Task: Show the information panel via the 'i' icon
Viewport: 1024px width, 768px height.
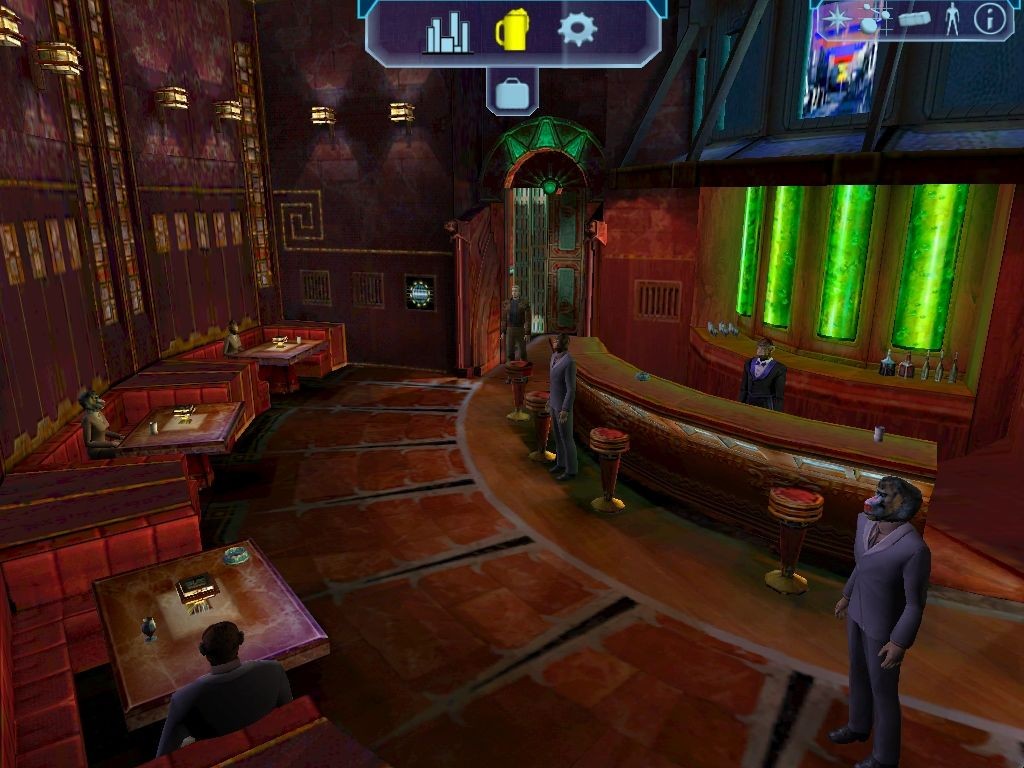Action: [x=989, y=19]
